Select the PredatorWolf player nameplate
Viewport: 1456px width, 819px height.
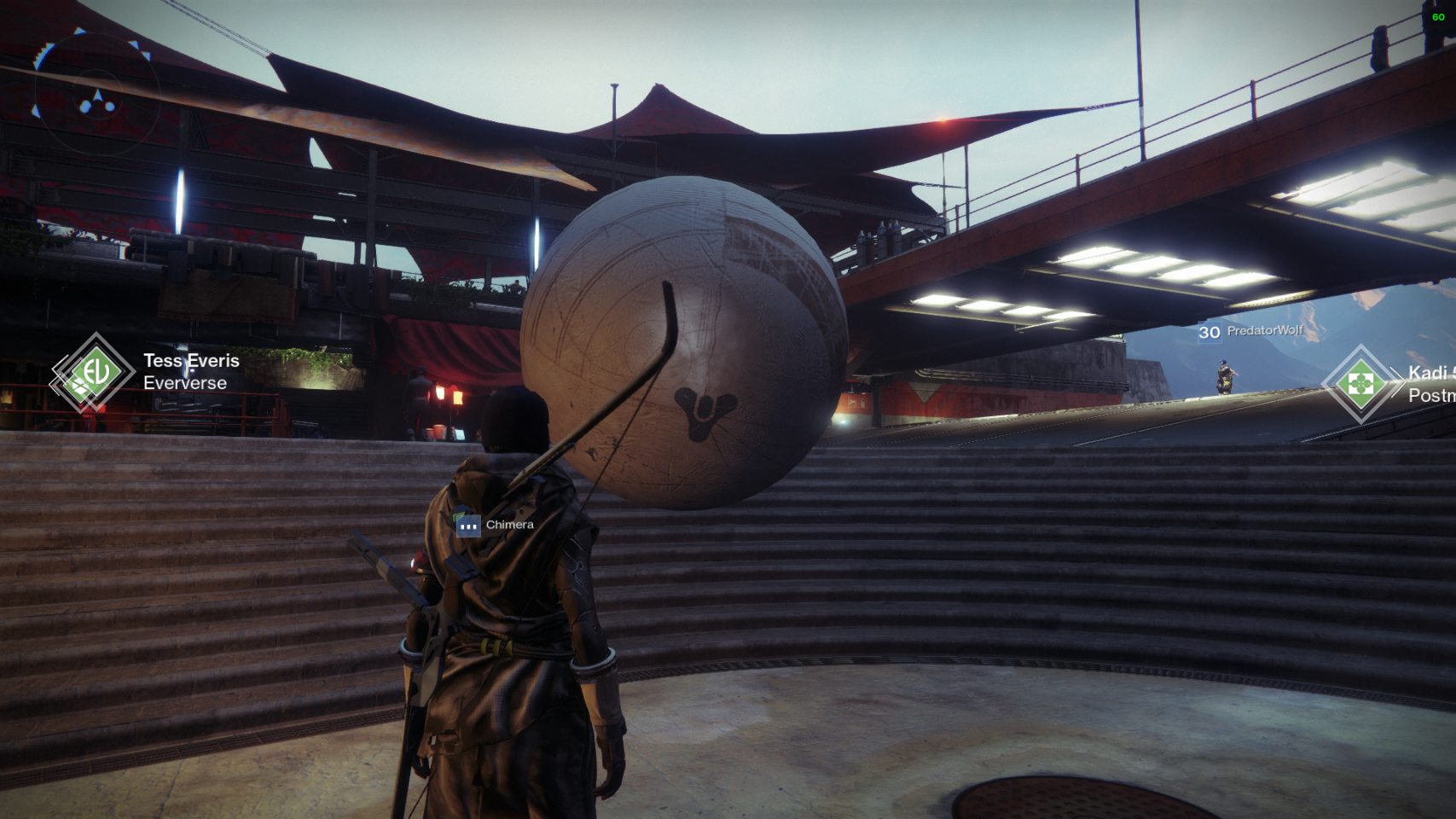(x=1251, y=331)
